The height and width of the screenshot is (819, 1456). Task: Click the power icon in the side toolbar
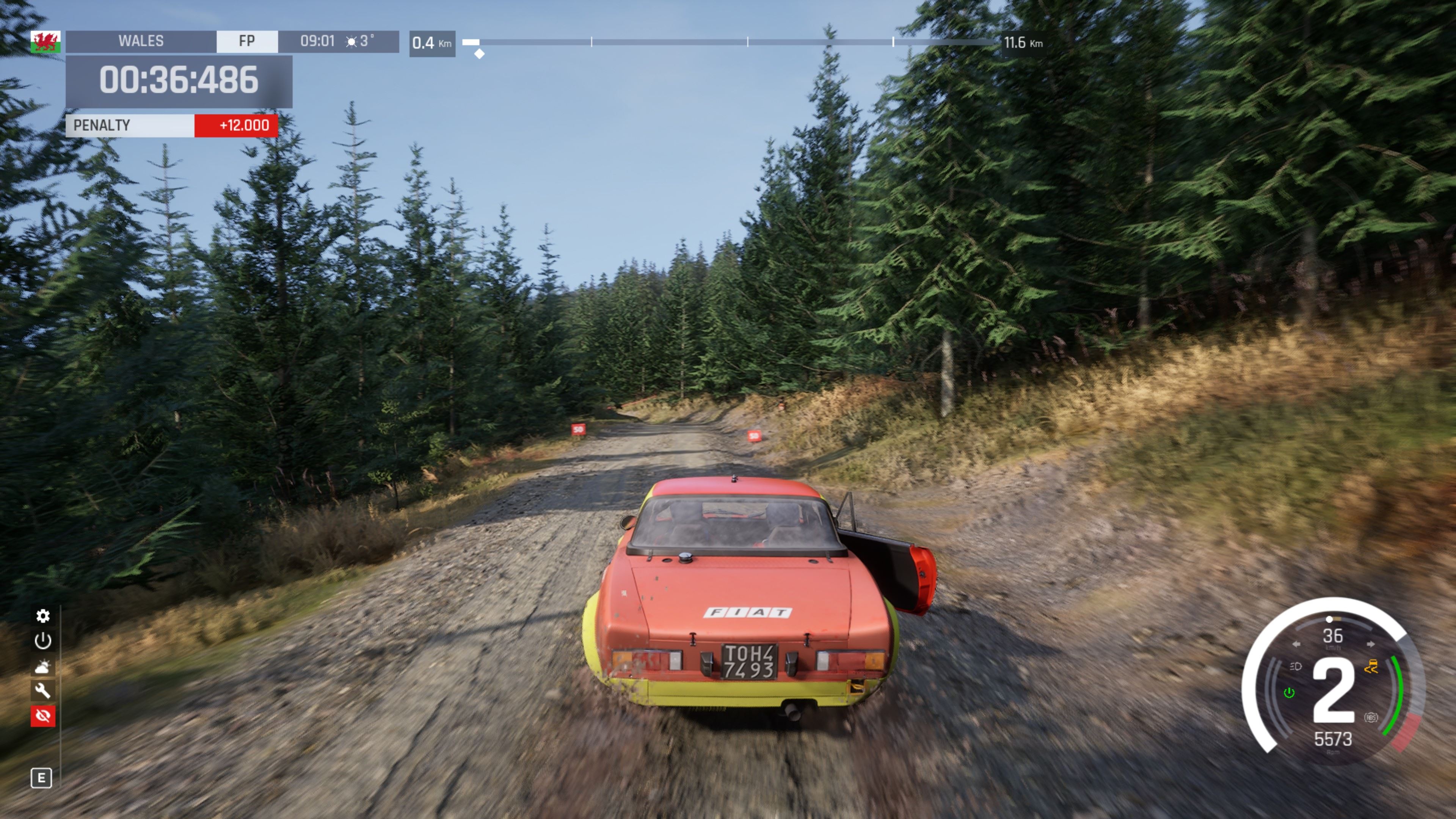click(43, 641)
